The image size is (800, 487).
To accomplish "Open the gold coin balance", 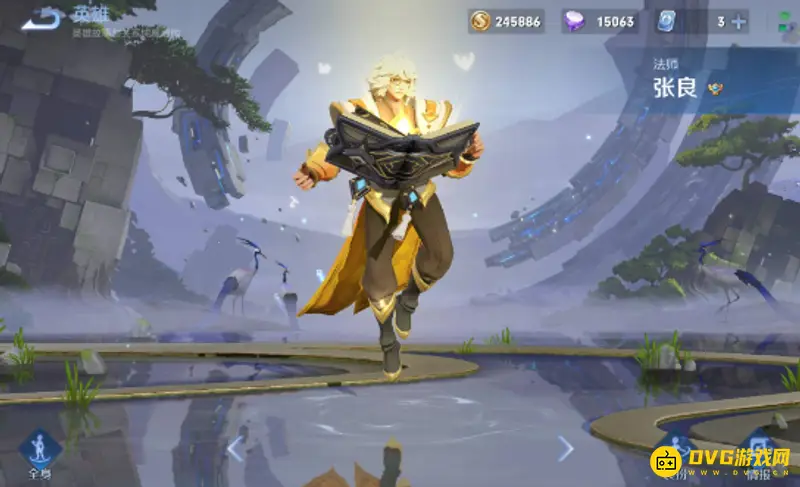I will tap(507, 21).
